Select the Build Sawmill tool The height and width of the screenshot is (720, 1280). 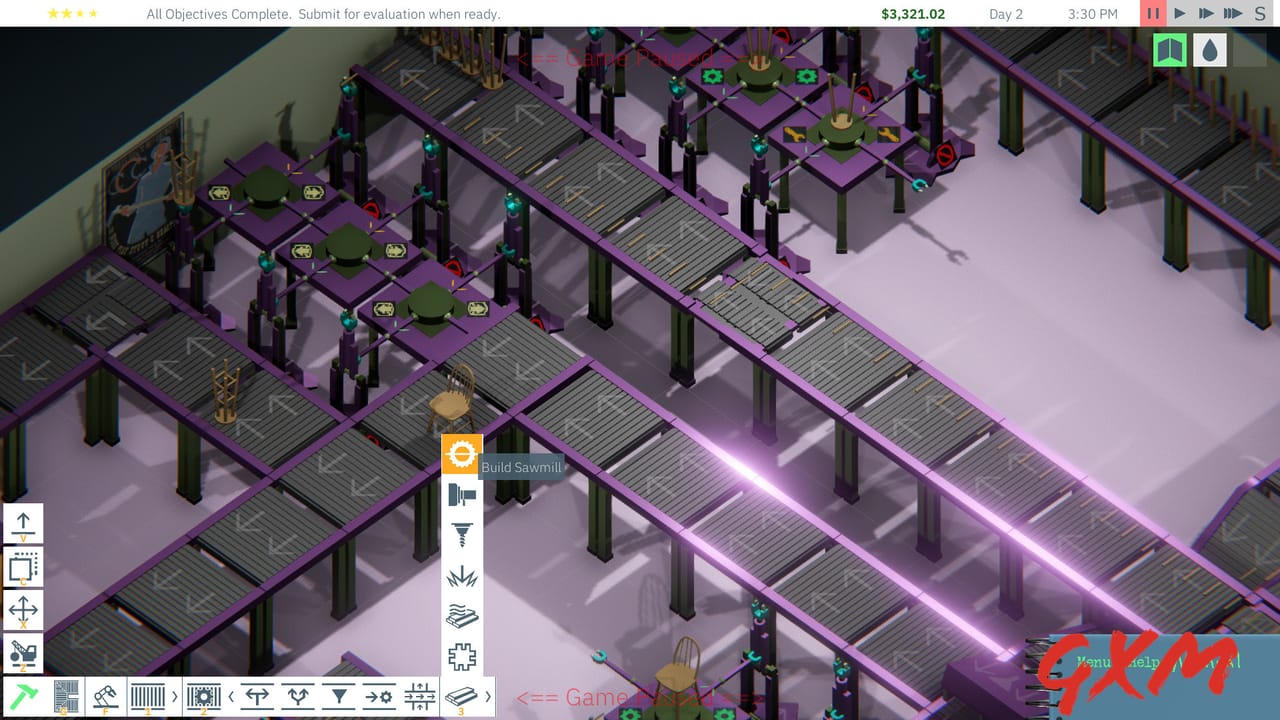point(463,452)
